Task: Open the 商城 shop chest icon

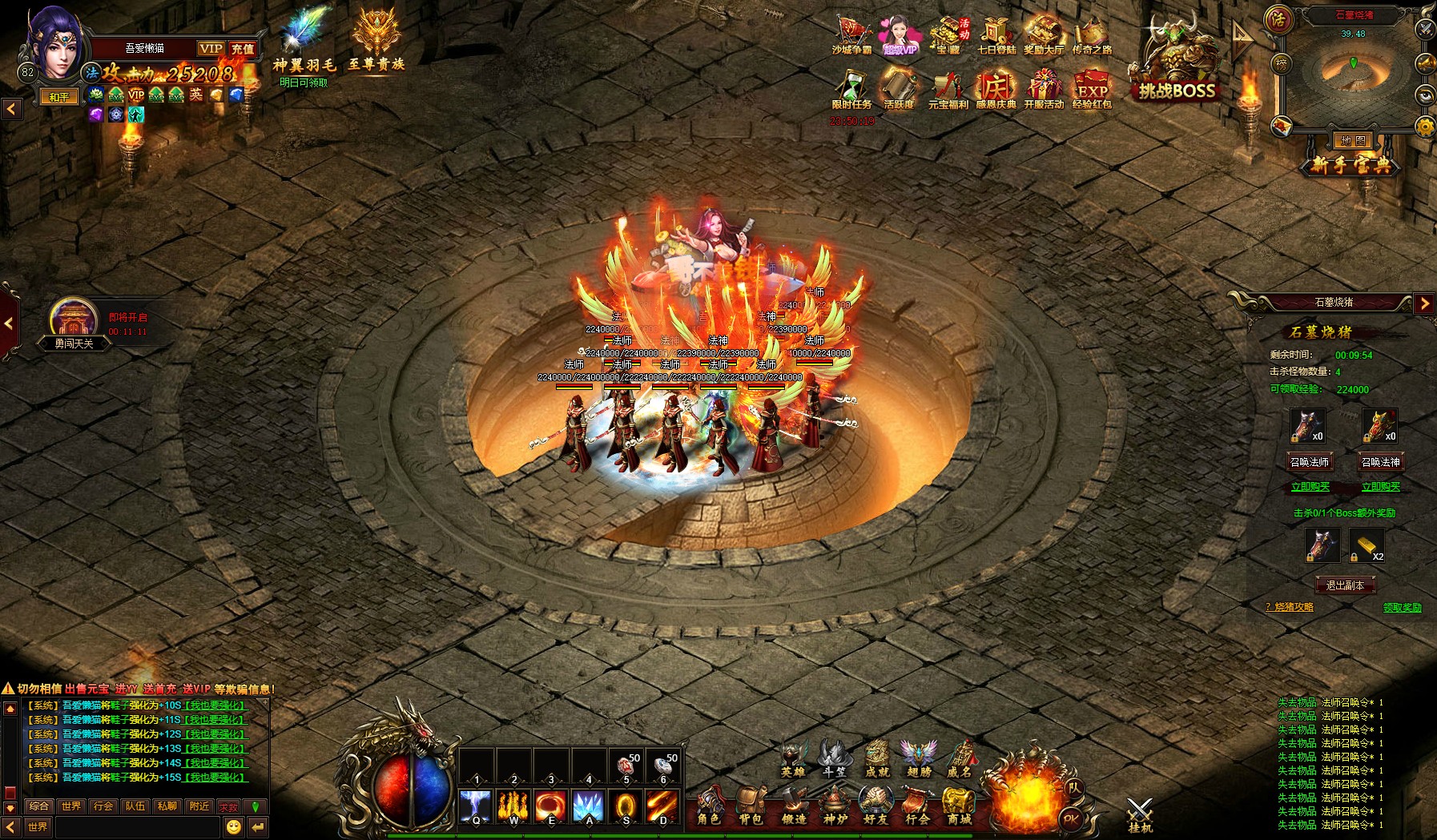Action: coord(959,804)
